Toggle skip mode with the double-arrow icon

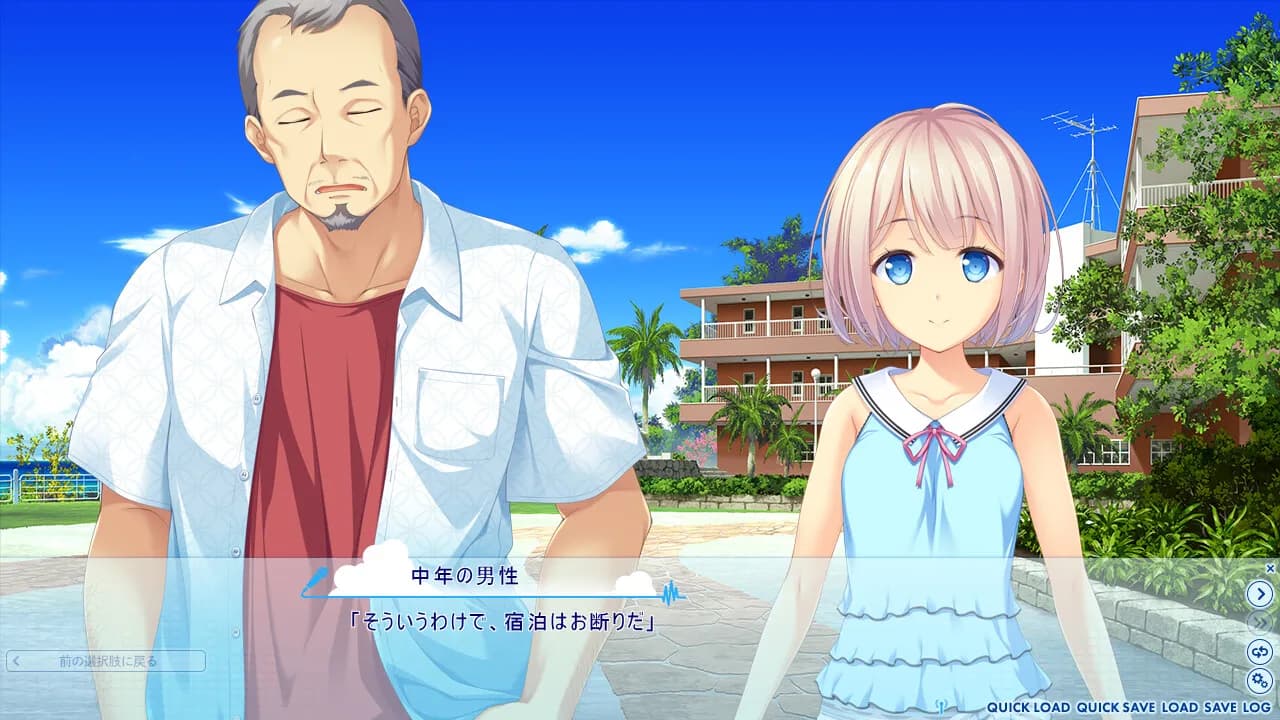click(1261, 623)
